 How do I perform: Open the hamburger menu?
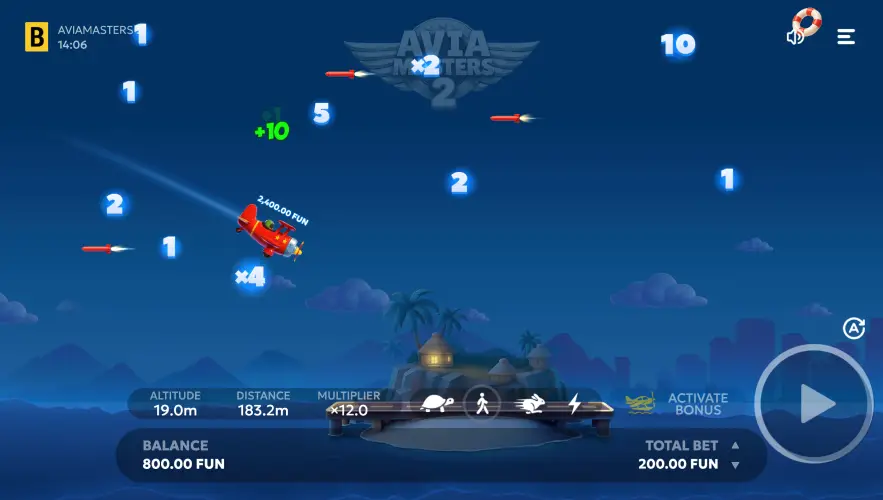[x=846, y=37]
